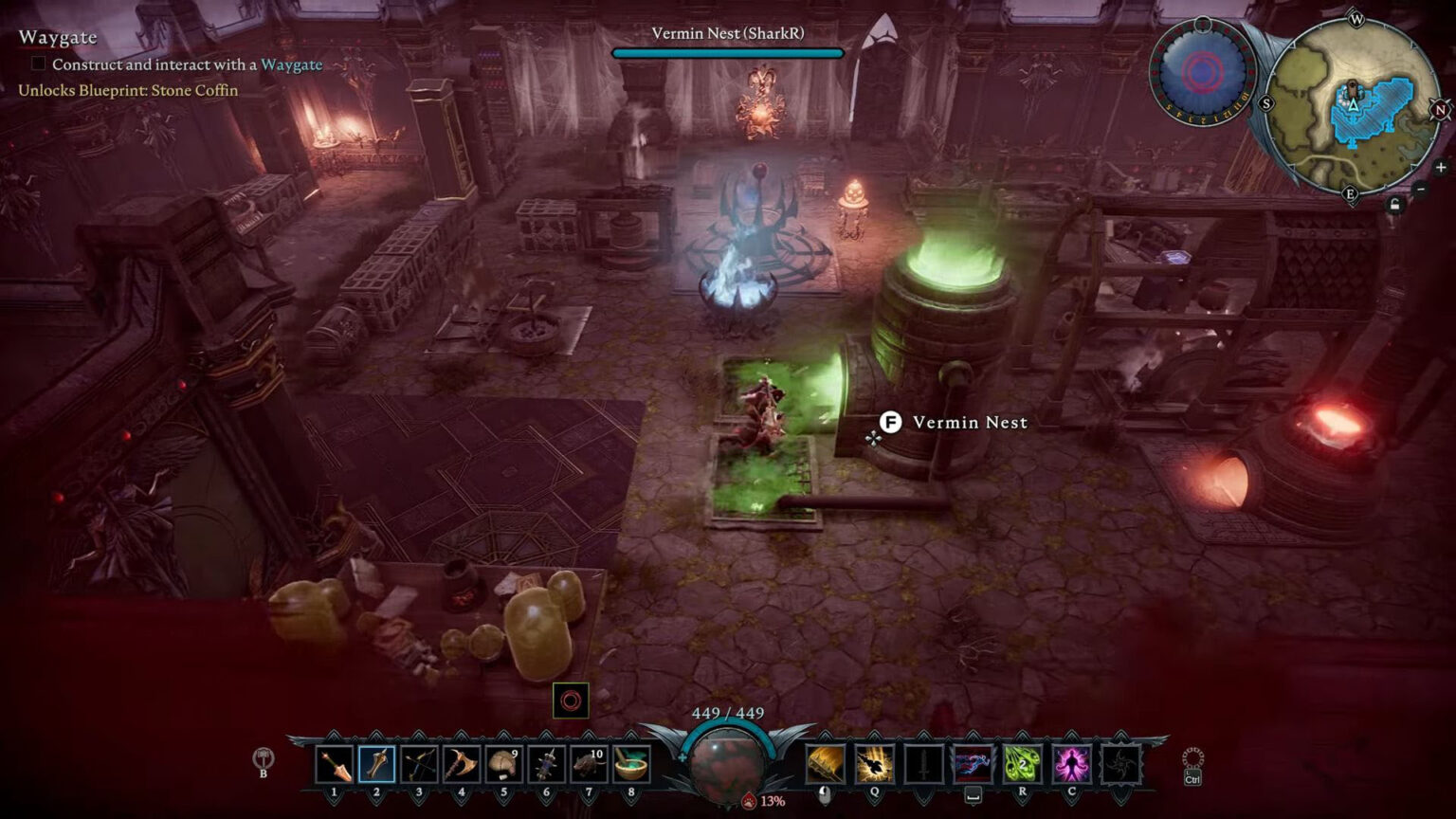Check the Waygate quest objective checkbox
This screenshot has height=819, width=1456.
(x=36, y=64)
